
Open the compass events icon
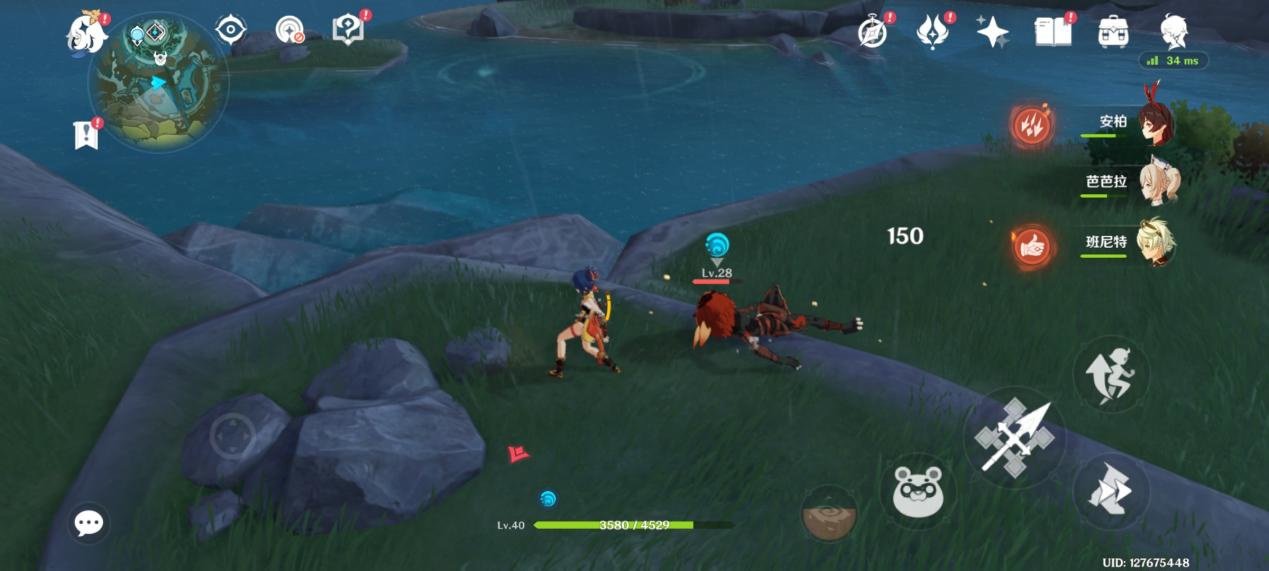click(873, 32)
